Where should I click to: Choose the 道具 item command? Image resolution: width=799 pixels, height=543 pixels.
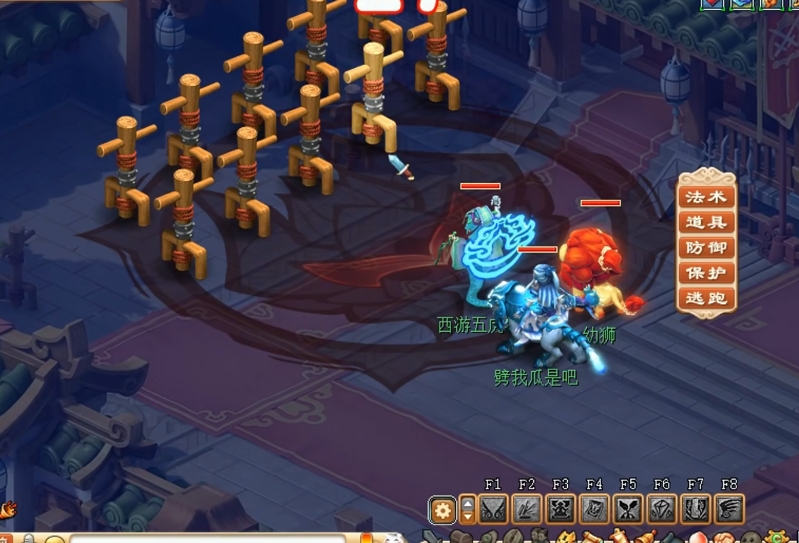click(707, 222)
